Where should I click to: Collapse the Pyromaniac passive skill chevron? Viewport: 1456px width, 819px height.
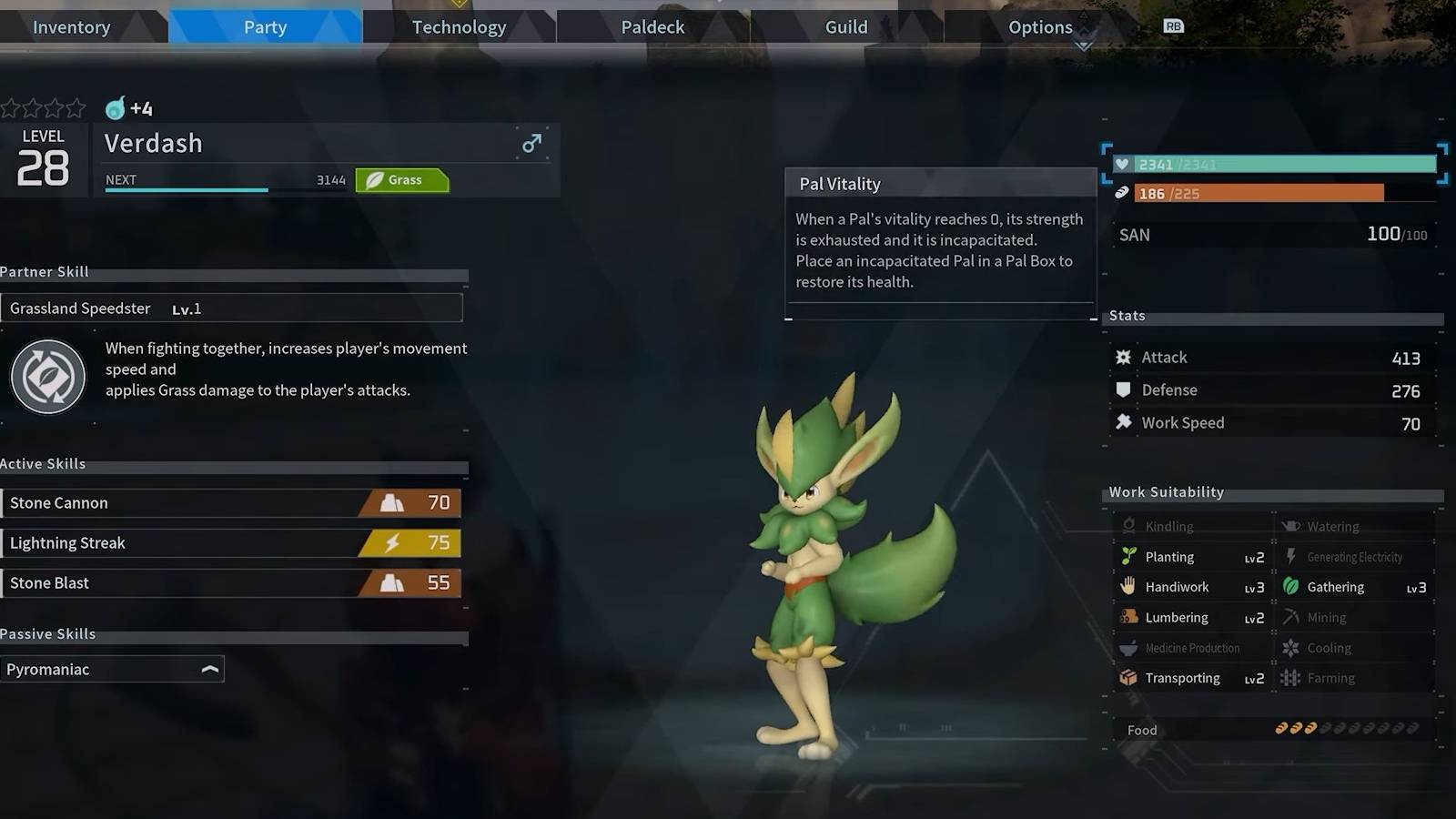(210, 669)
